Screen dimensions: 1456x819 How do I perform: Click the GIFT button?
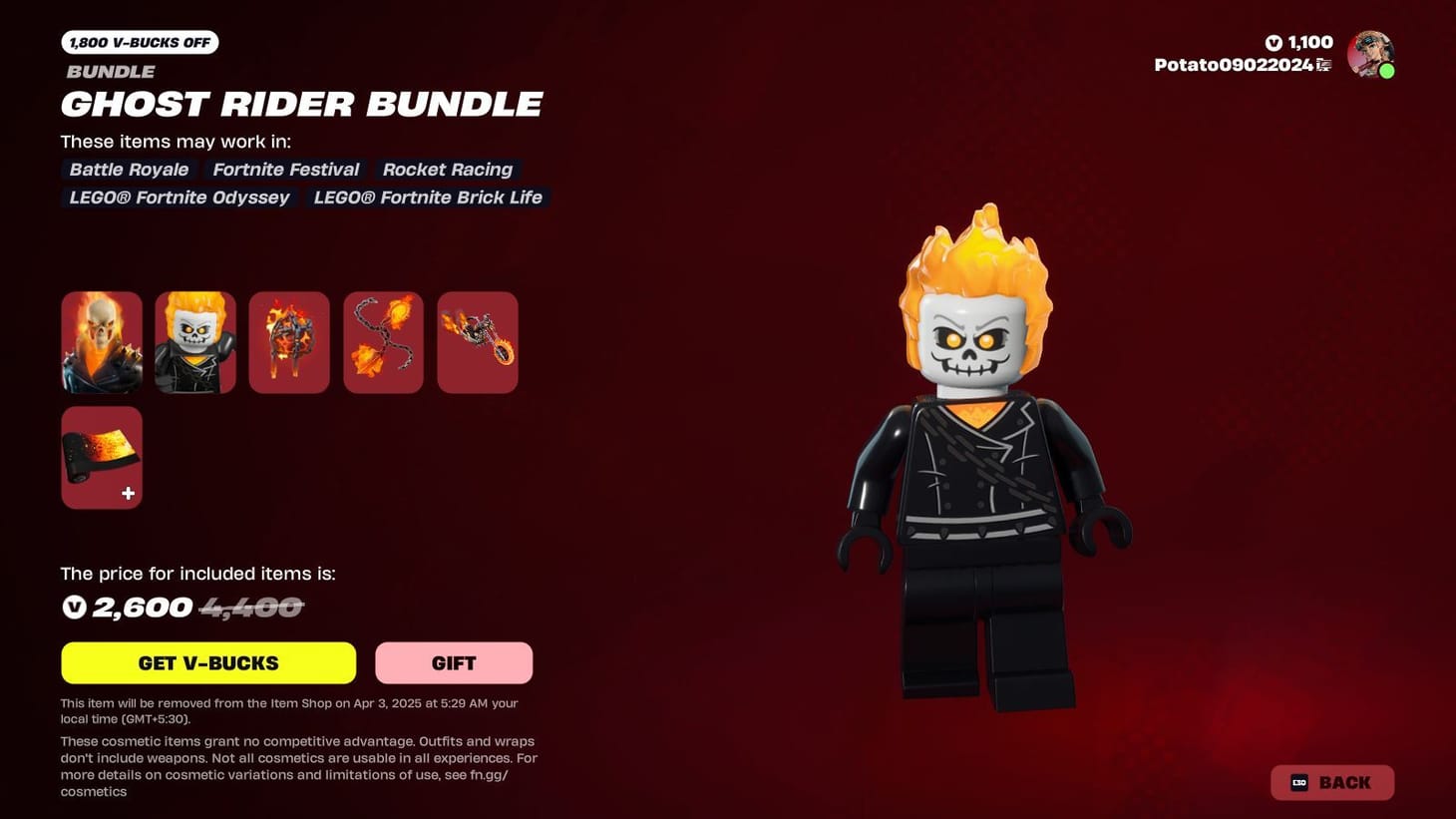(x=454, y=662)
